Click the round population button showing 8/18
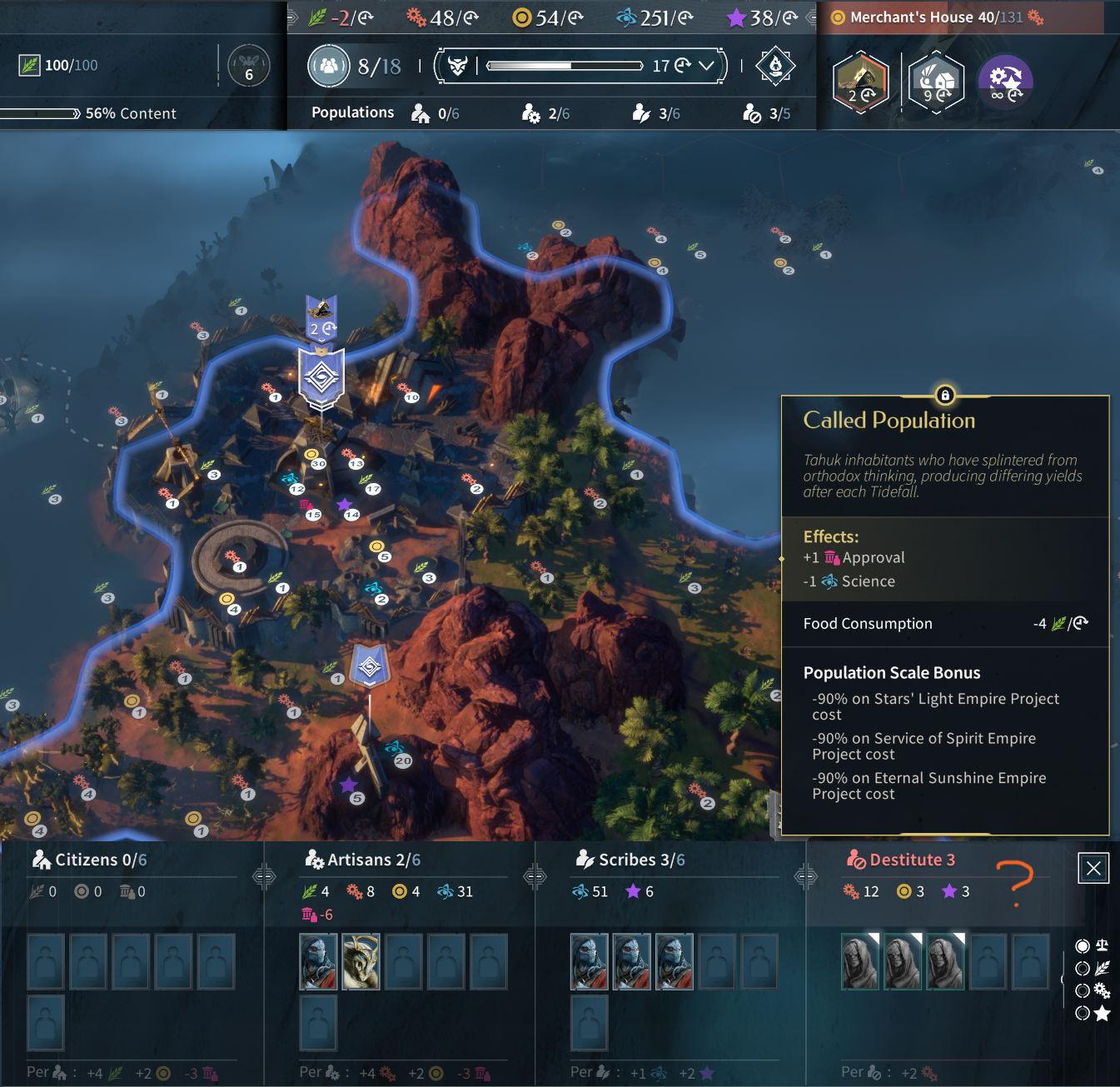The width and height of the screenshot is (1120, 1087). (x=329, y=66)
